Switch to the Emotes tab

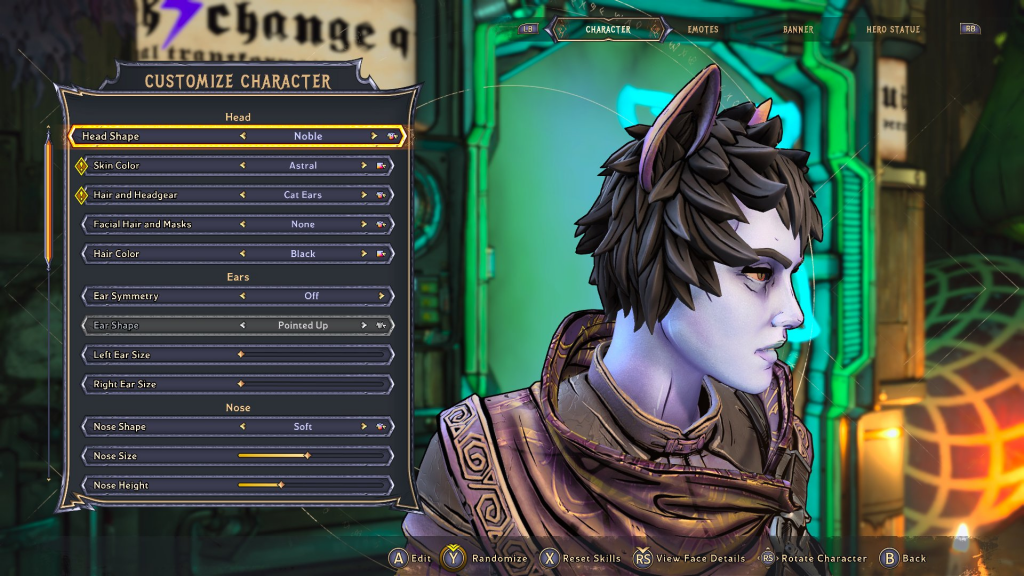tap(703, 30)
